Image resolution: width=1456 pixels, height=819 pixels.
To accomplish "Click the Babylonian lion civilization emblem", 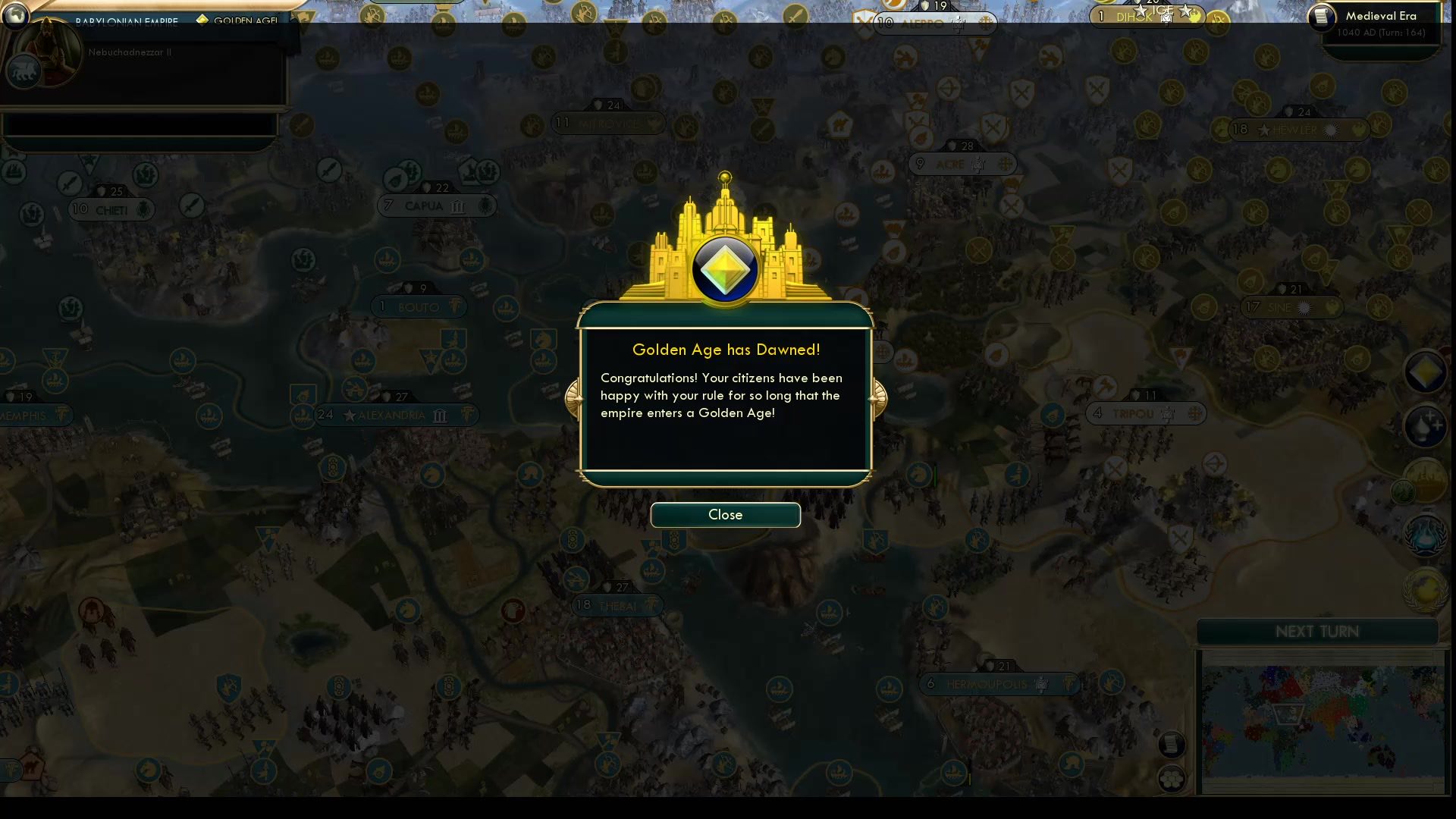I will pyautogui.click(x=25, y=72).
